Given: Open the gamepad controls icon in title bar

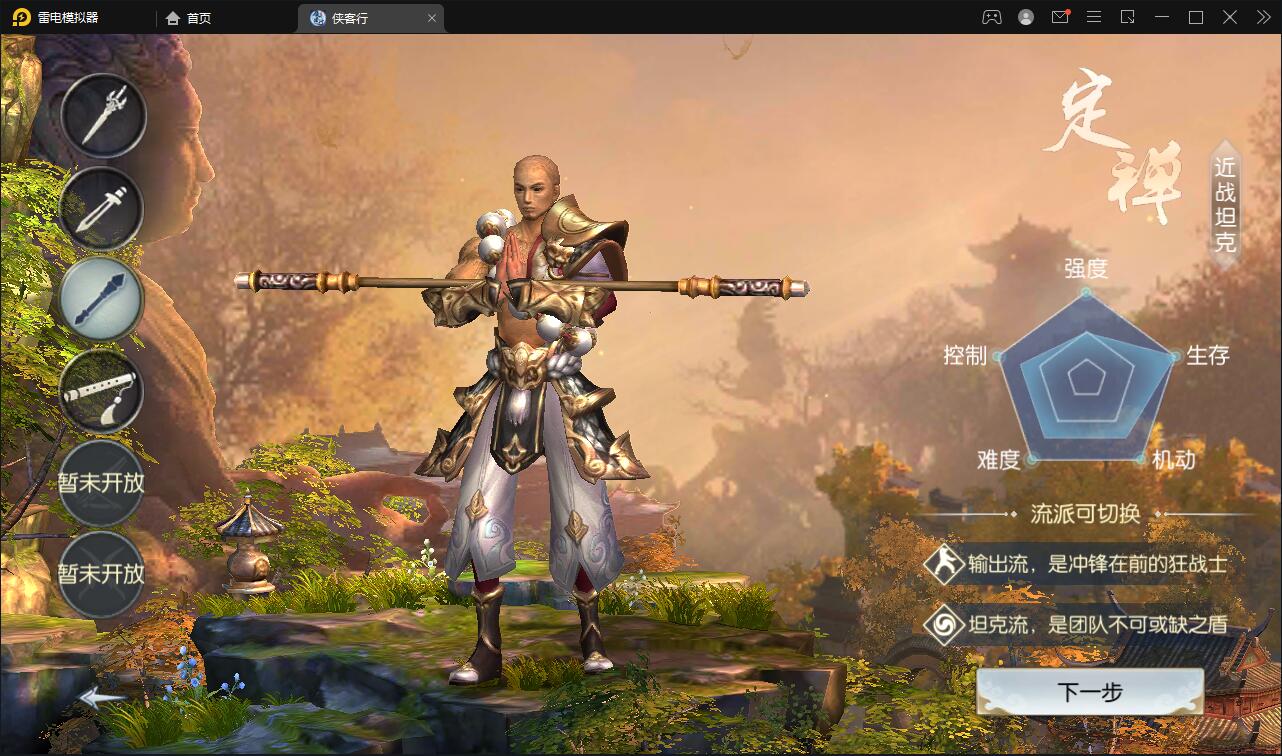Looking at the screenshot, I should [x=991, y=17].
